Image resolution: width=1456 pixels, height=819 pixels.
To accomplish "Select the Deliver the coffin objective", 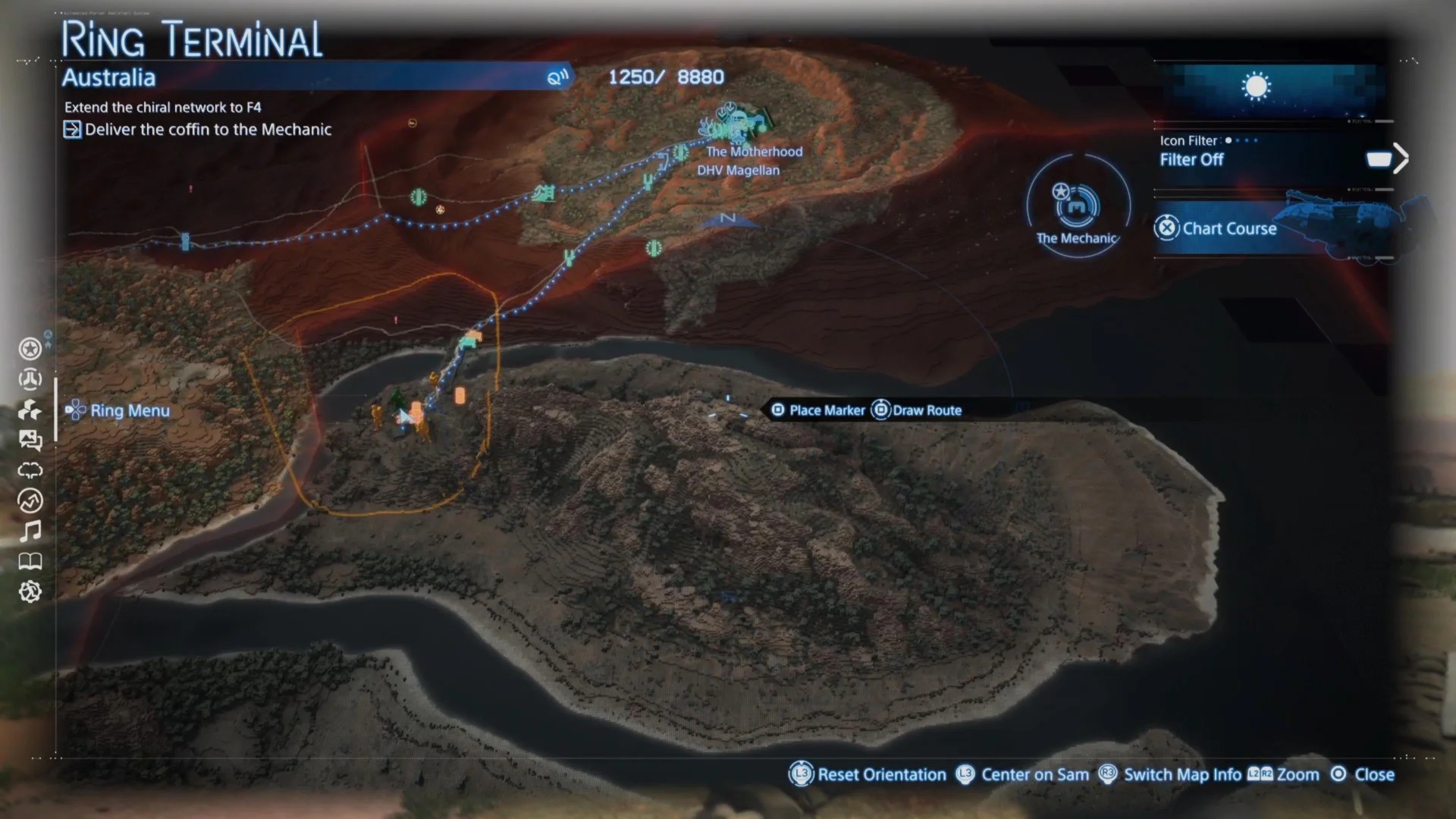I will click(x=208, y=130).
